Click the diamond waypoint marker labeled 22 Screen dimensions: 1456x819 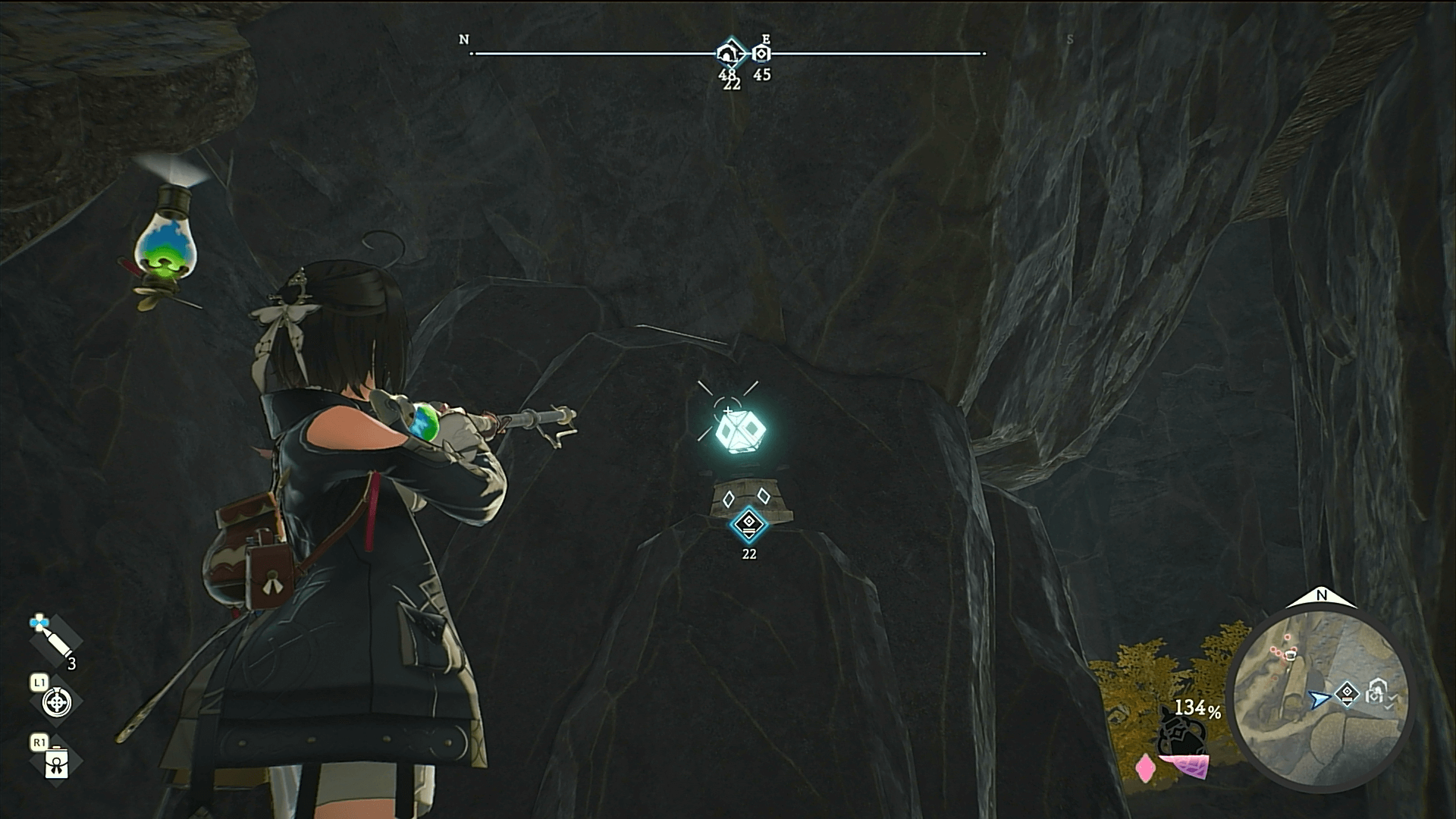[748, 523]
